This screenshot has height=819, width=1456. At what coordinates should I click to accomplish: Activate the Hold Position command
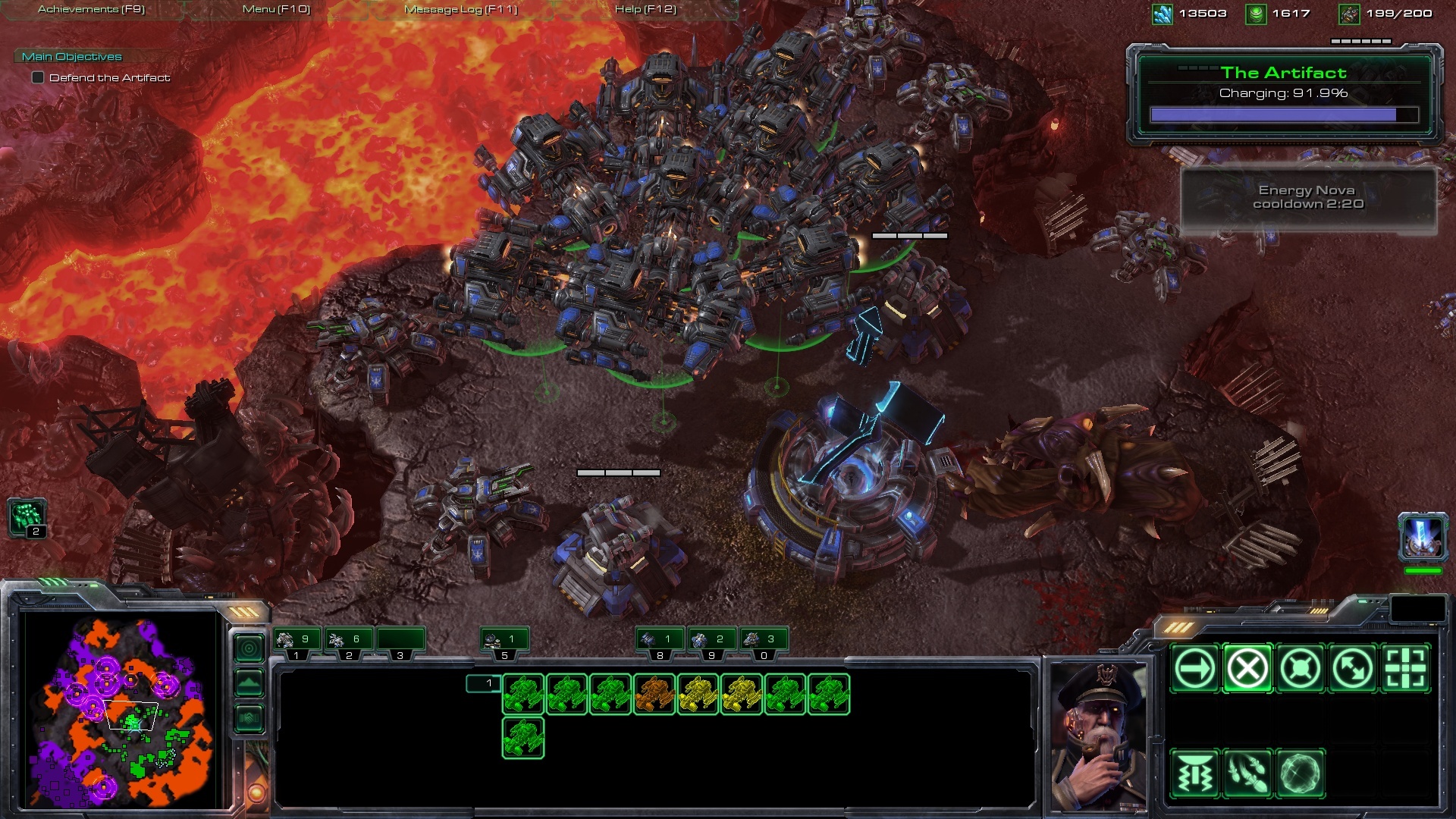[x=1301, y=669]
